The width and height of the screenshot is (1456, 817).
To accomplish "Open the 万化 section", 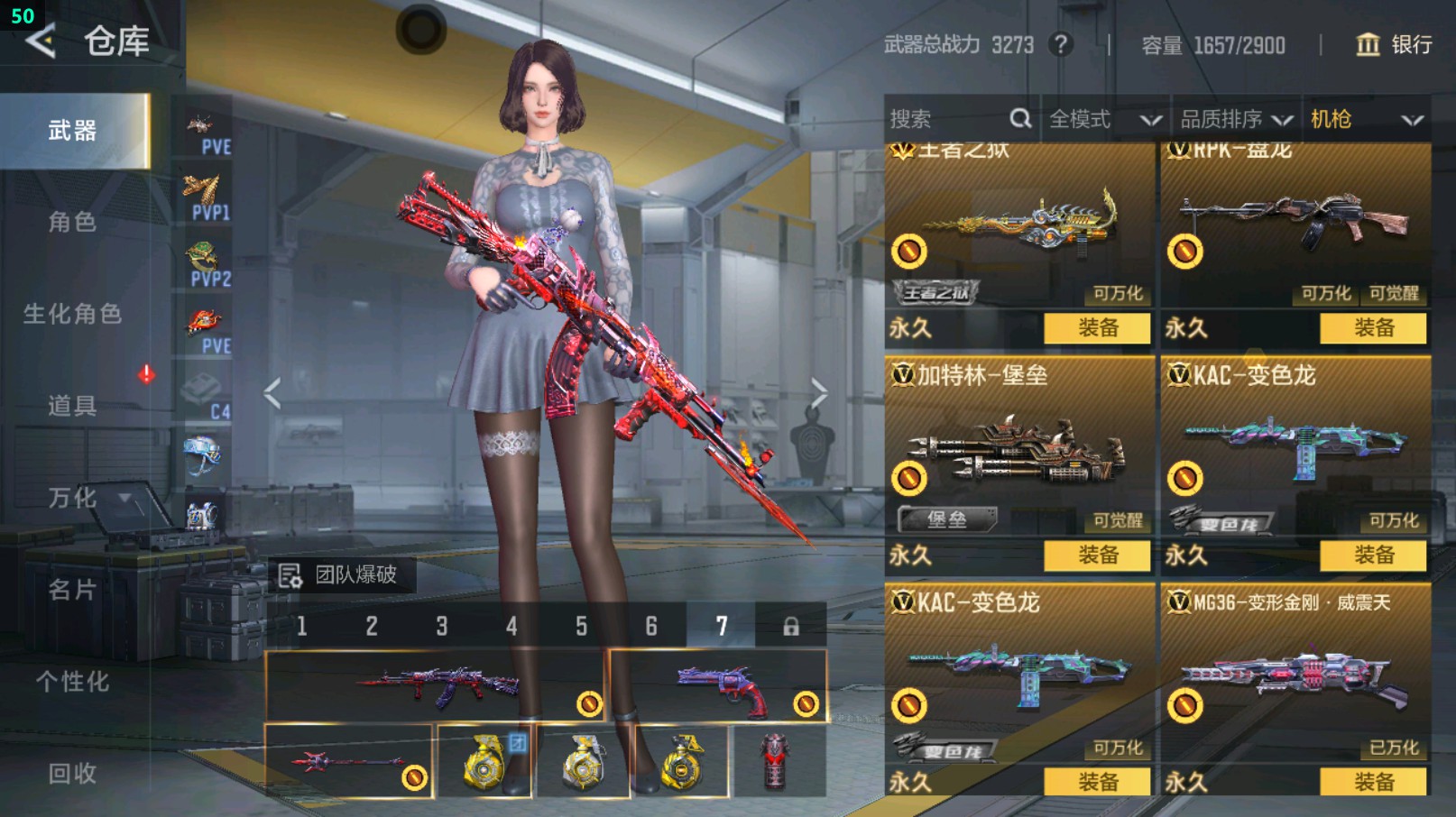I will tap(72, 498).
